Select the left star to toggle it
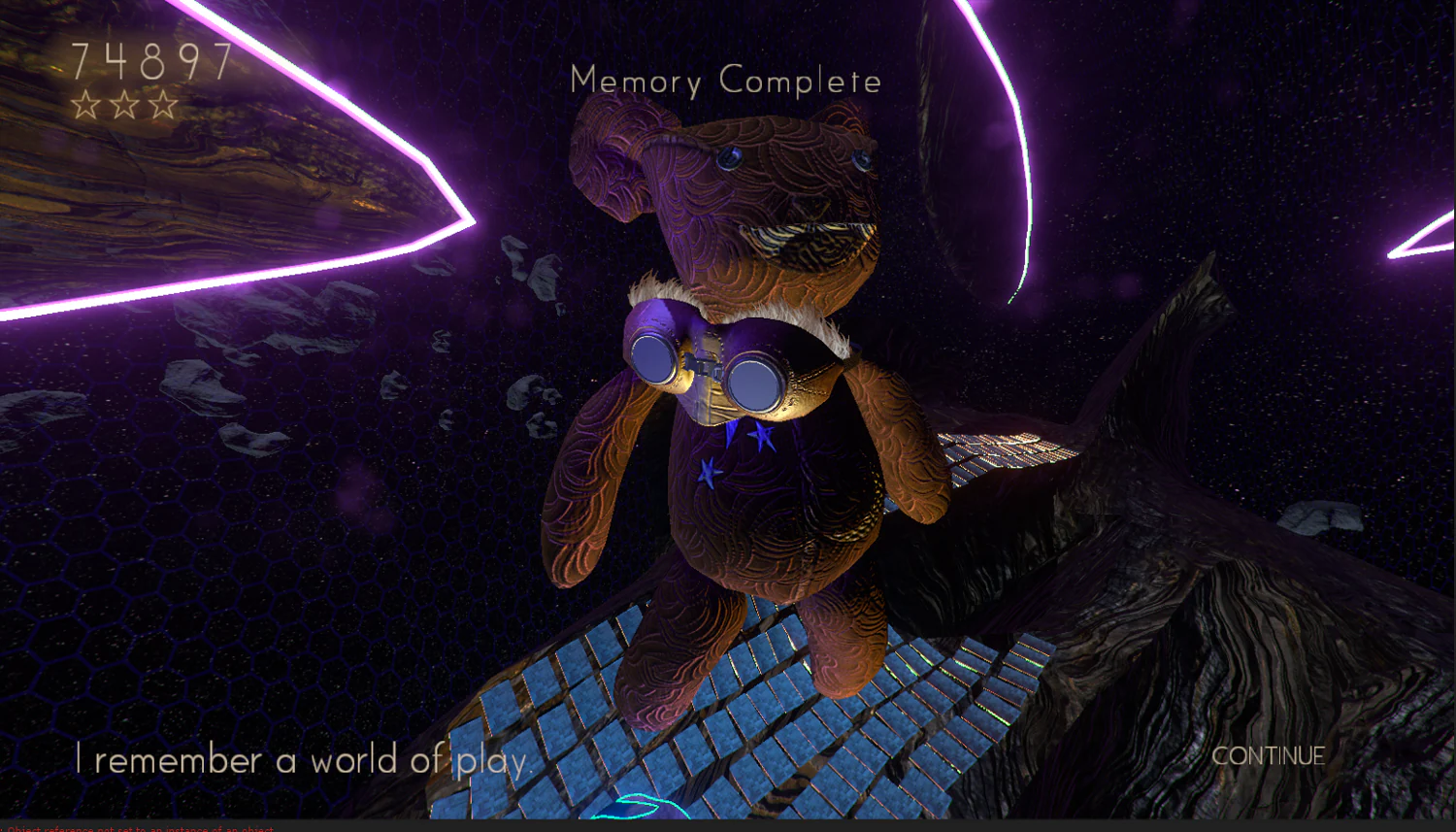Image resolution: width=1456 pixels, height=832 pixels. click(86, 104)
